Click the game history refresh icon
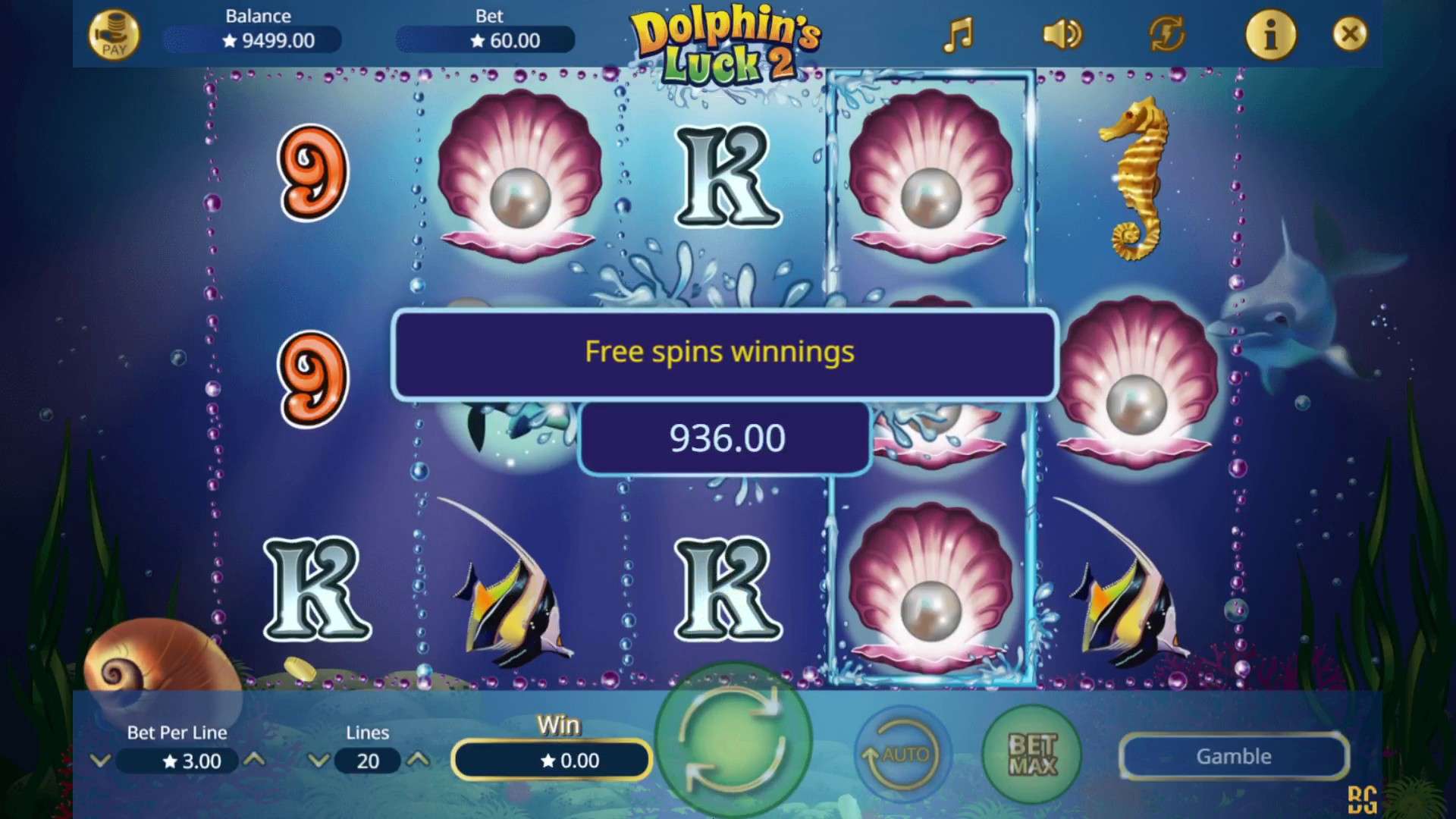1456x819 pixels. 1166,34
